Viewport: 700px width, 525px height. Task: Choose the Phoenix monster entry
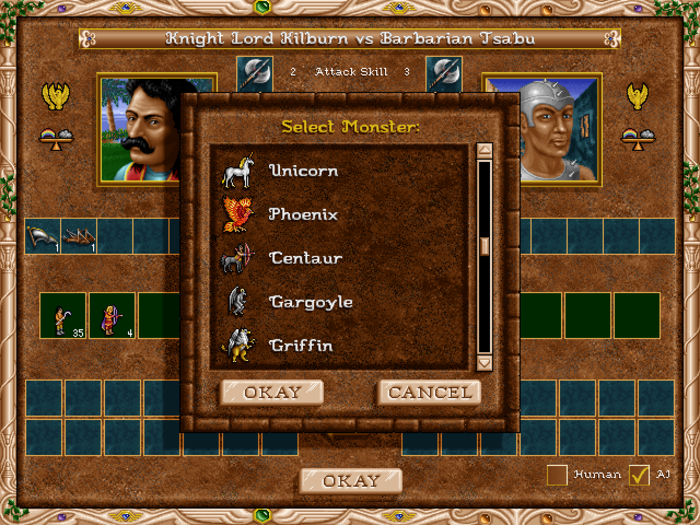pos(303,215)
